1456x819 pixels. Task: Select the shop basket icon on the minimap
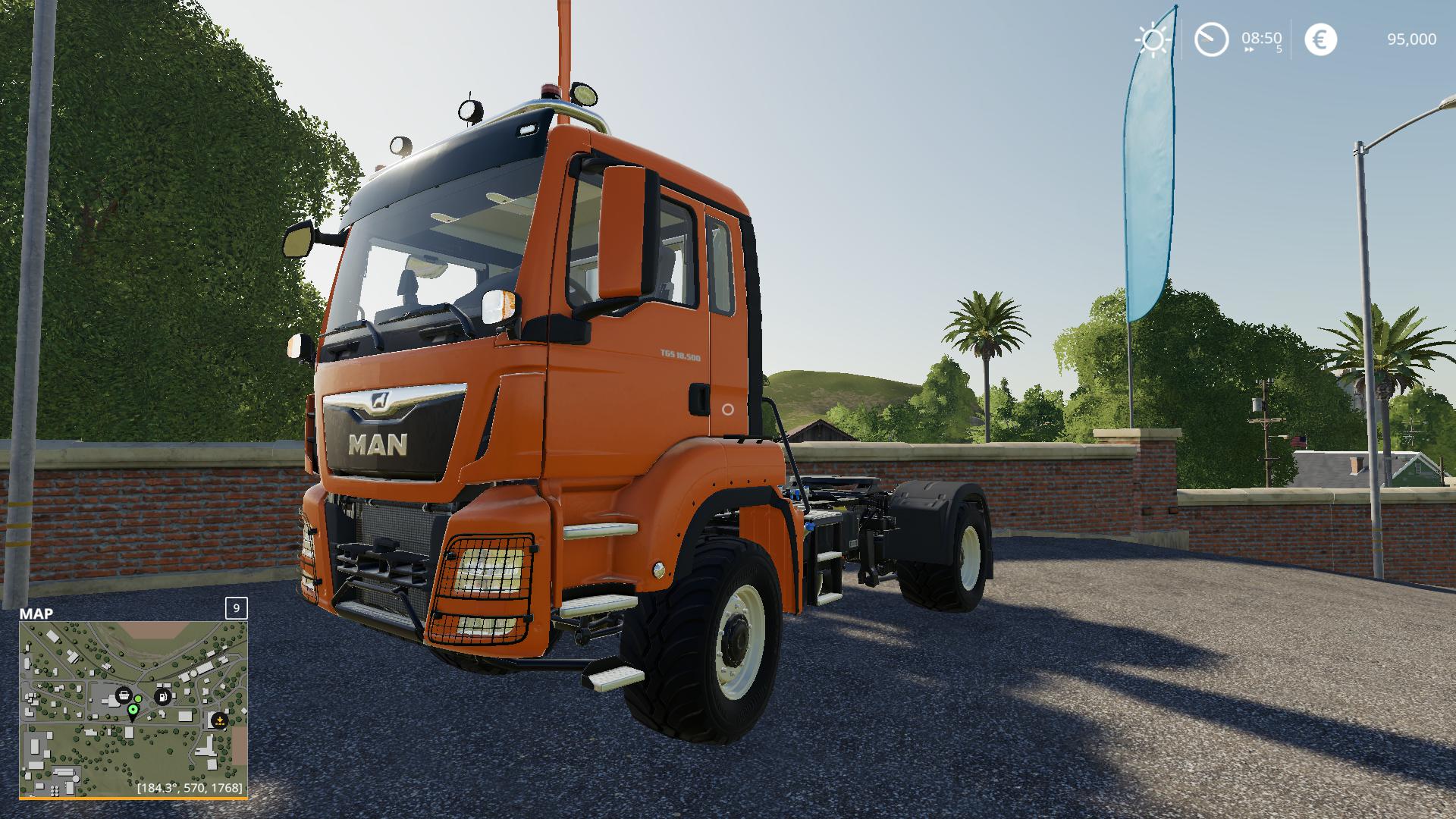point(124,695)
